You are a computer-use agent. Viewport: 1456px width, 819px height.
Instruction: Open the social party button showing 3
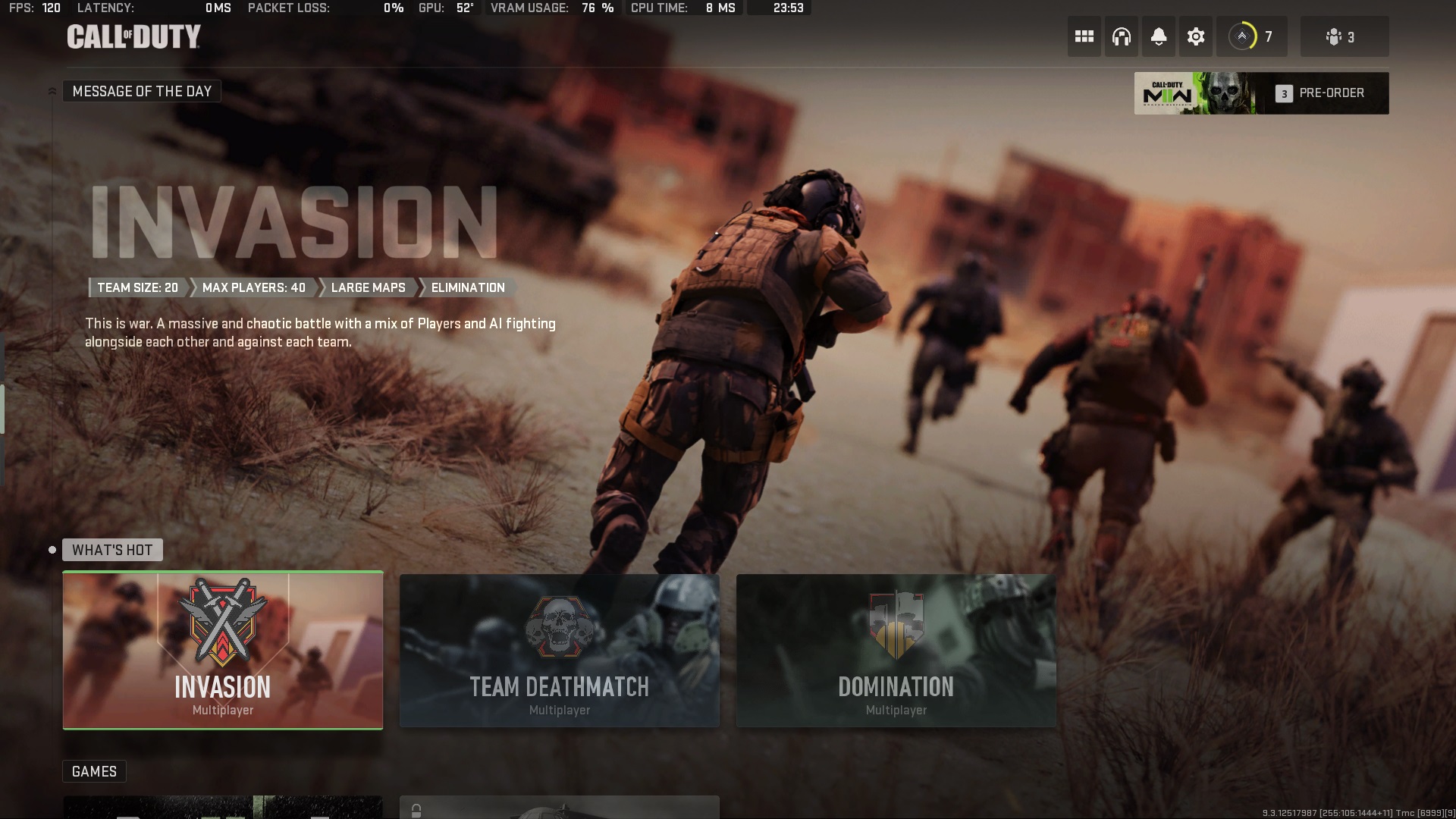[1344, 36]
